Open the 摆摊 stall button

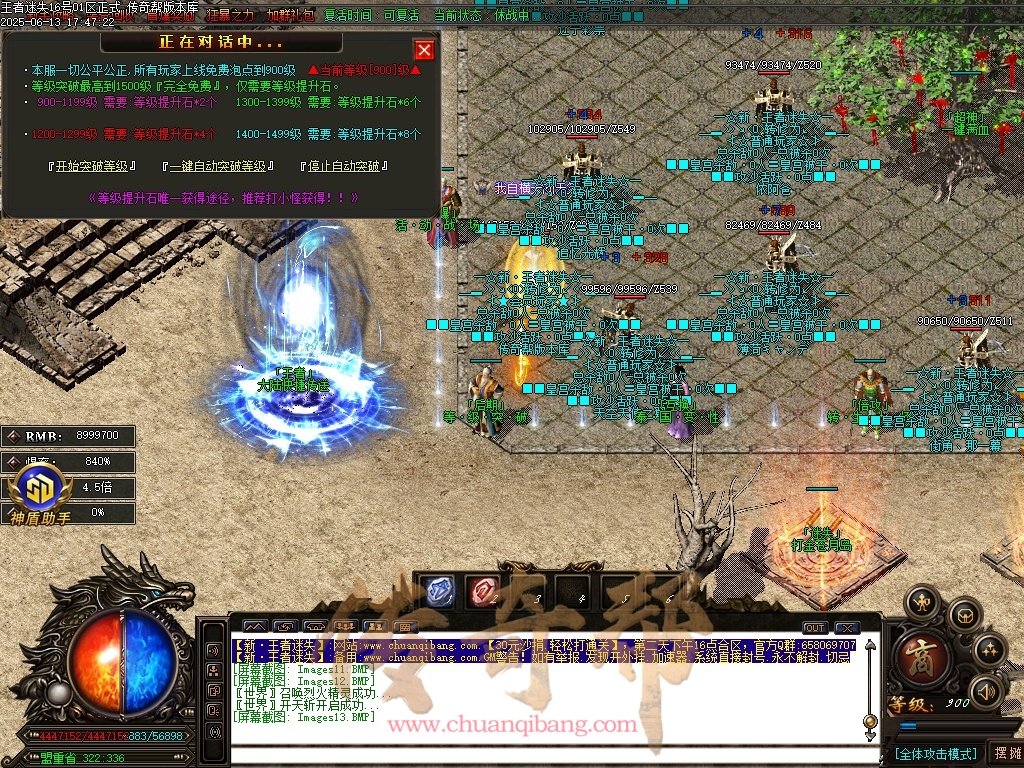click(x=1004, y=753)
